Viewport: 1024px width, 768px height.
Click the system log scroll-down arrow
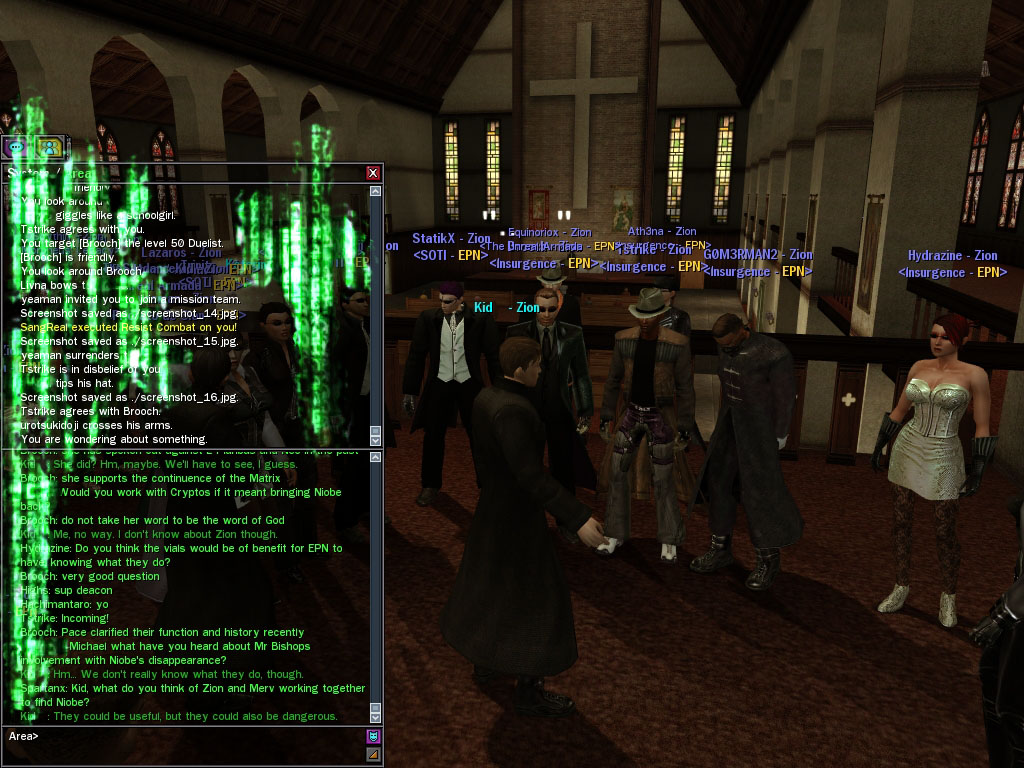(x=376, y=440)
